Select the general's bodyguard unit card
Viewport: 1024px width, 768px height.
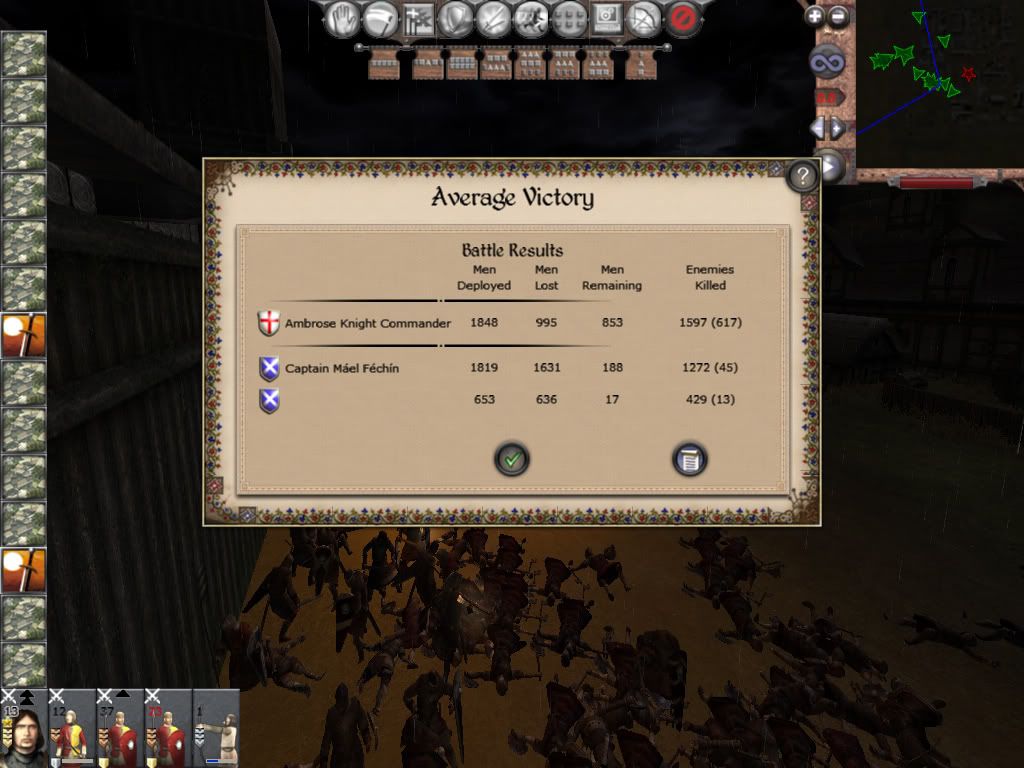[x=23, y=728]
